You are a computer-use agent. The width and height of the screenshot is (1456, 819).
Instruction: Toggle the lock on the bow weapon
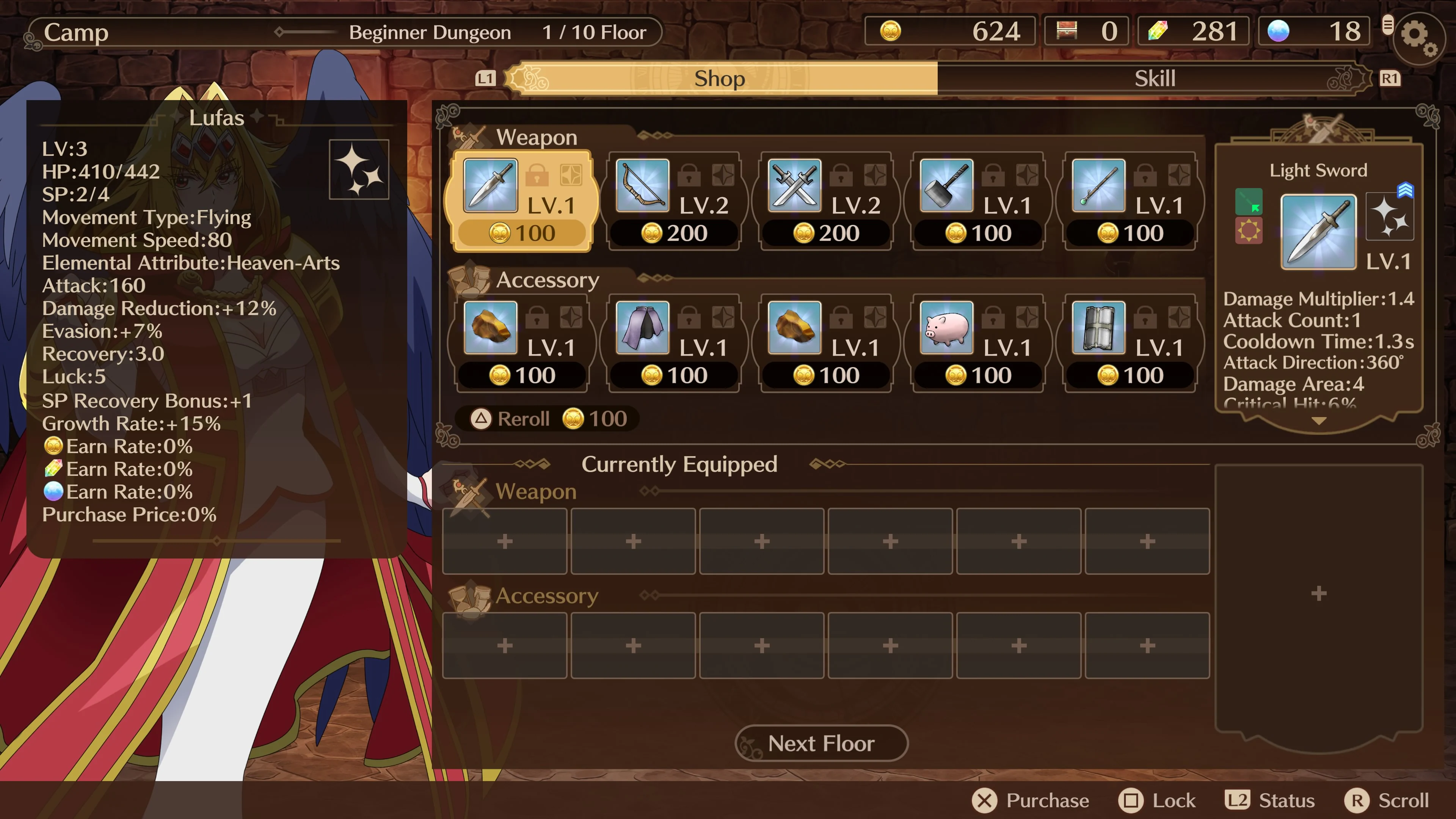point(689,175)
